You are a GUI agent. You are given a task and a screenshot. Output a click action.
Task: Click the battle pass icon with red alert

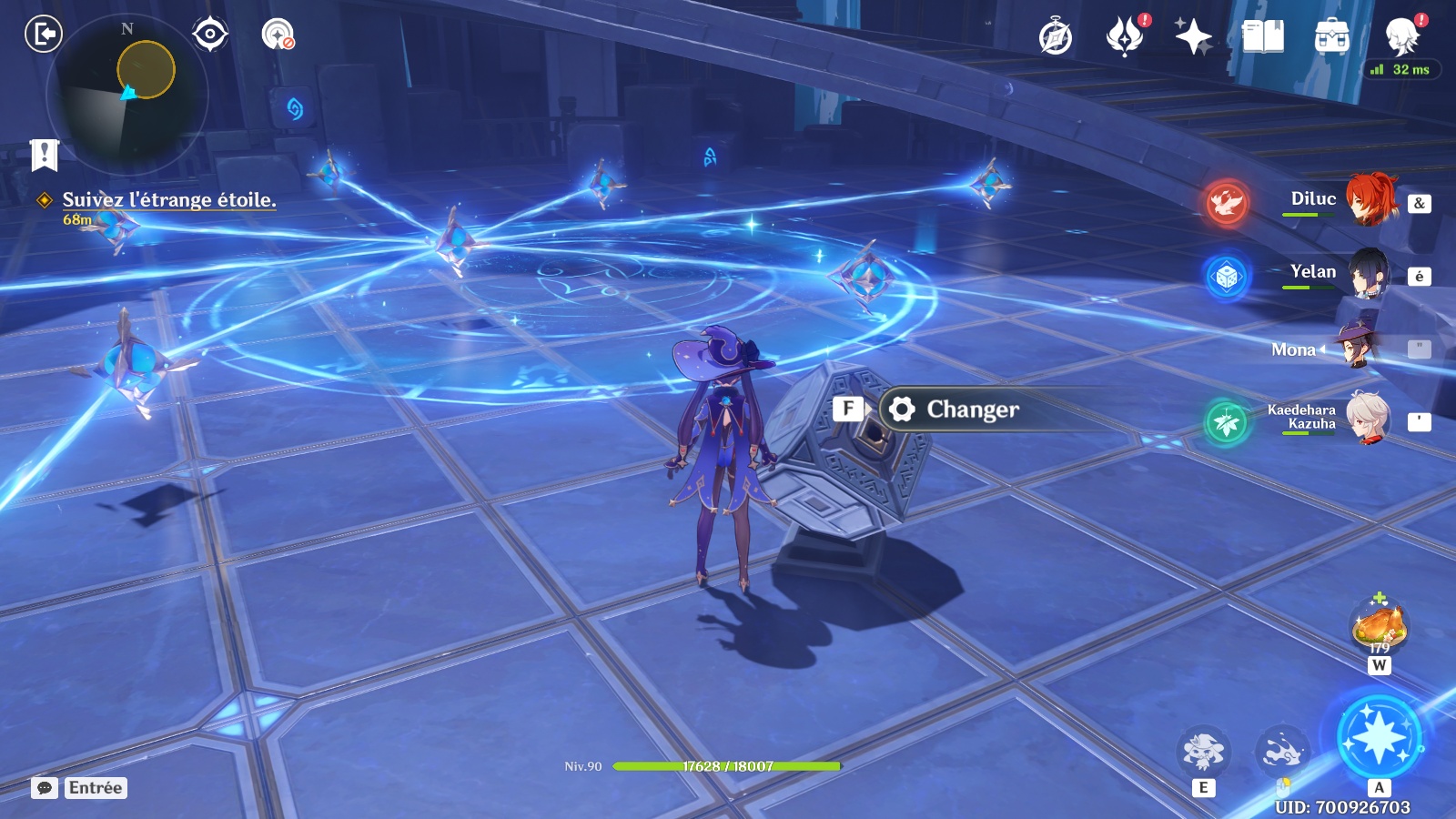1125,37
